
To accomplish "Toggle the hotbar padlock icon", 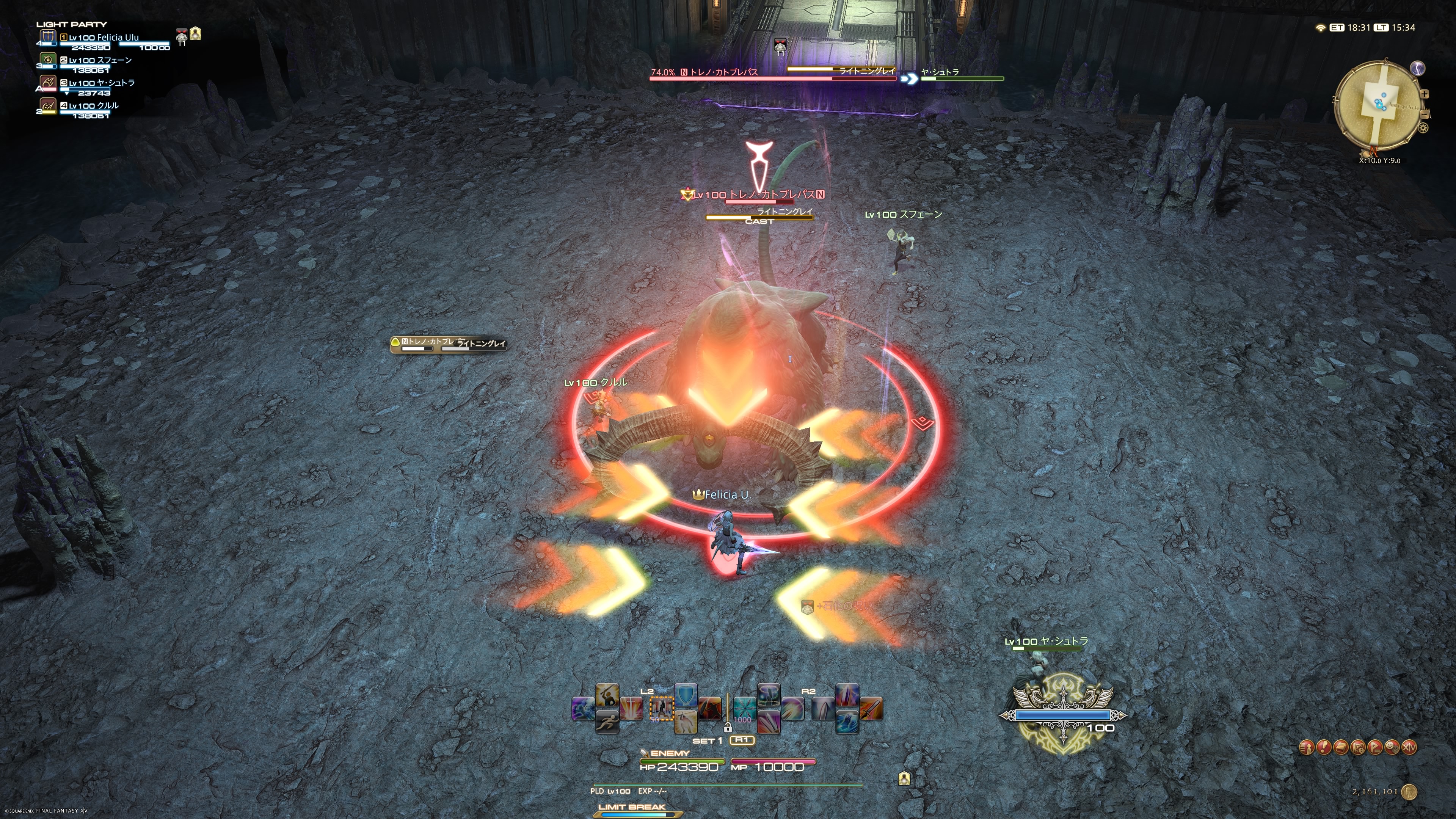I will pos(728,728).
